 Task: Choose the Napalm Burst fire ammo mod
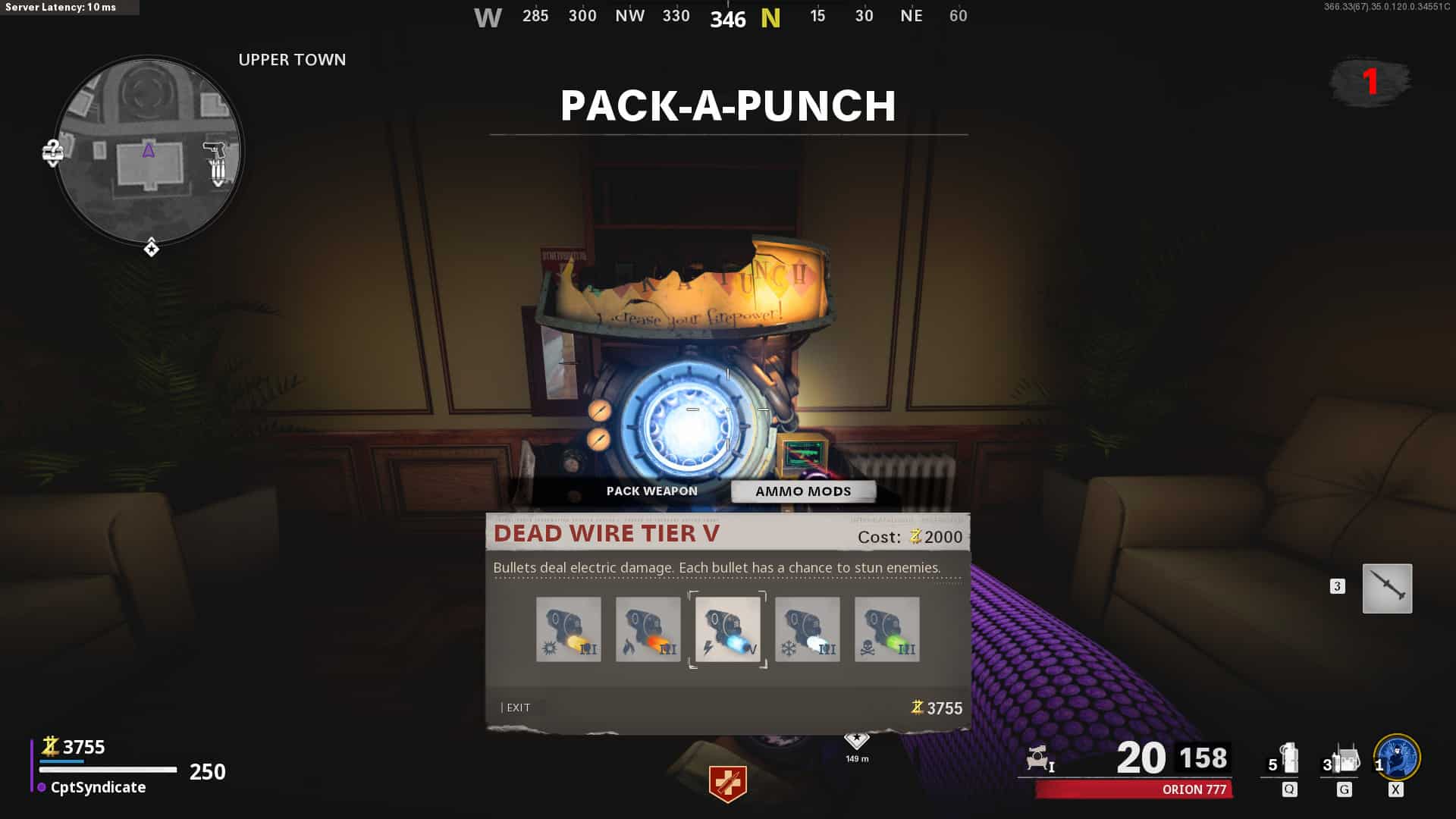[x=648, y=629]
